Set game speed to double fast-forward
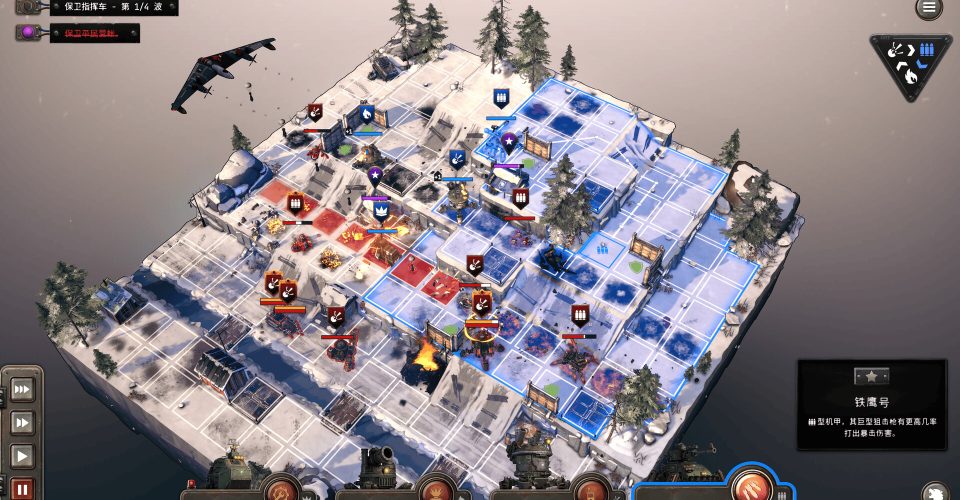This screenshot has height=500, width=960. [22, 423]
